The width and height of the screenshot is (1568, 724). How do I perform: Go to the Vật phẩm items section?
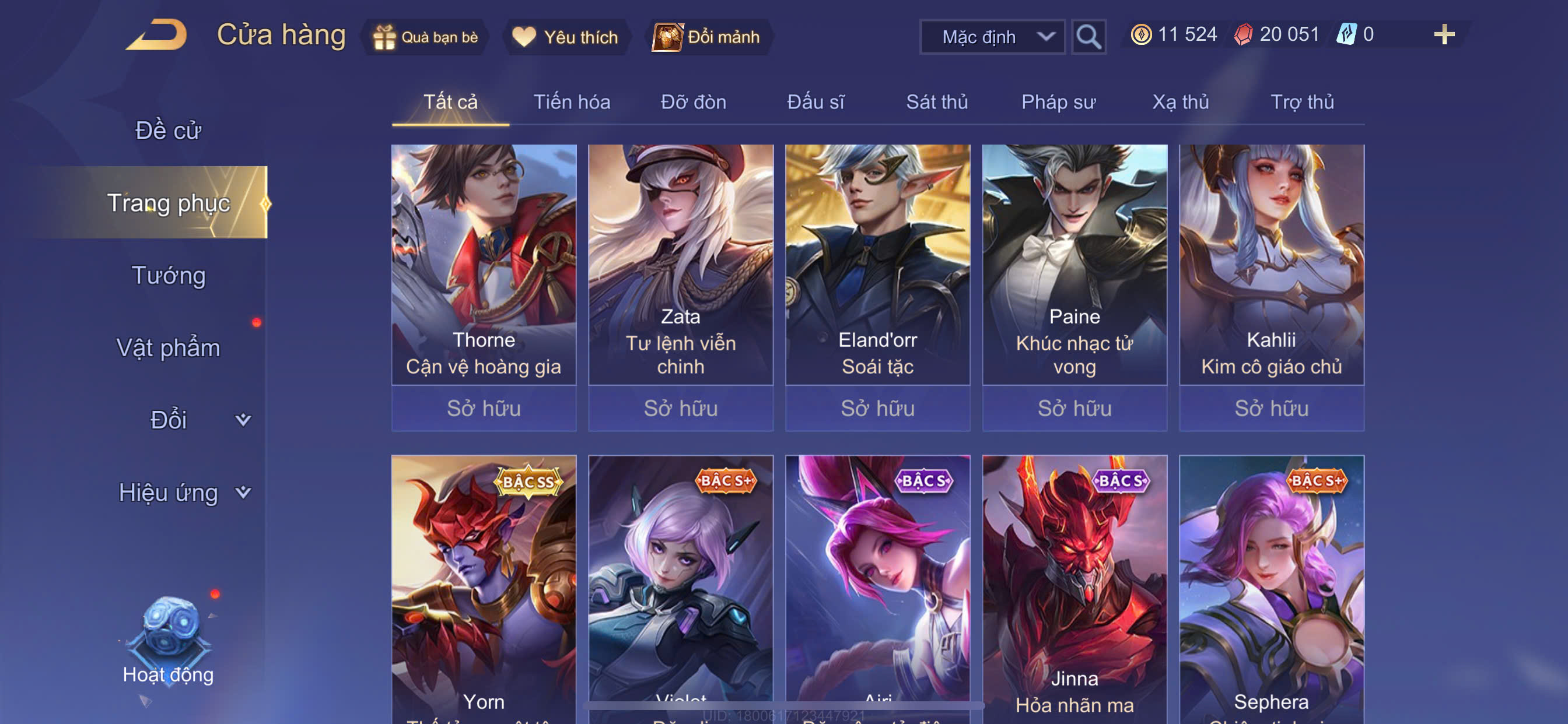(x=168, y=348)
